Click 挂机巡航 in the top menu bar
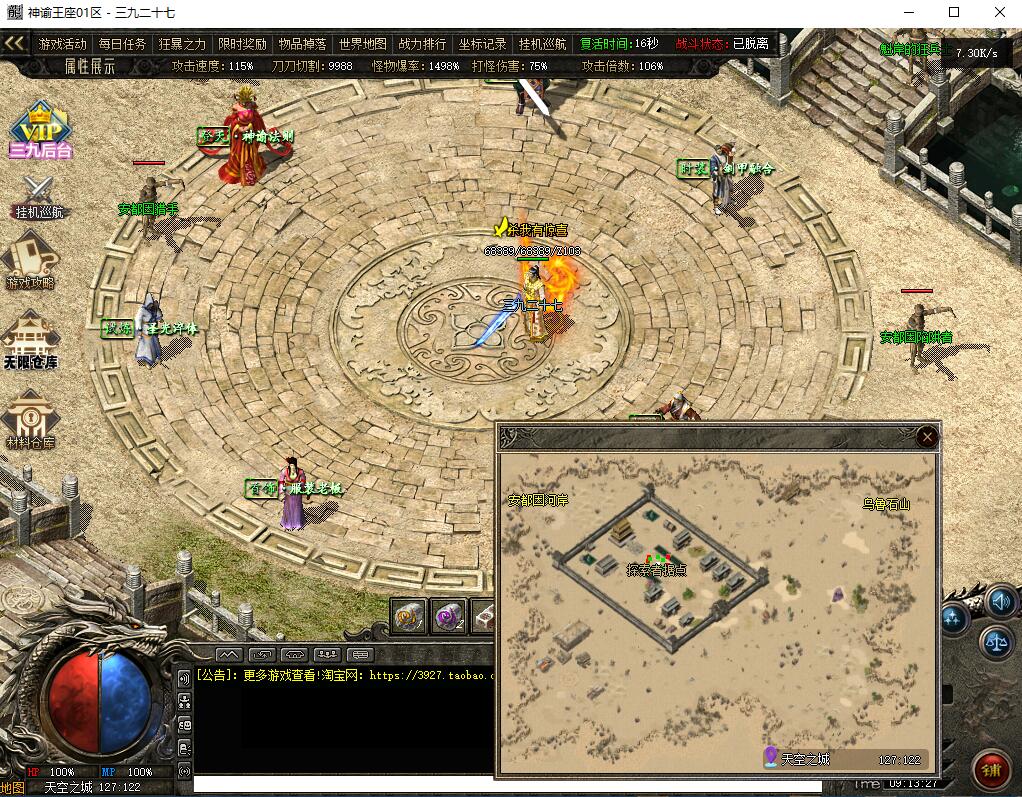This screenshot has width=1022, height=797. click(x=542, y=44)
